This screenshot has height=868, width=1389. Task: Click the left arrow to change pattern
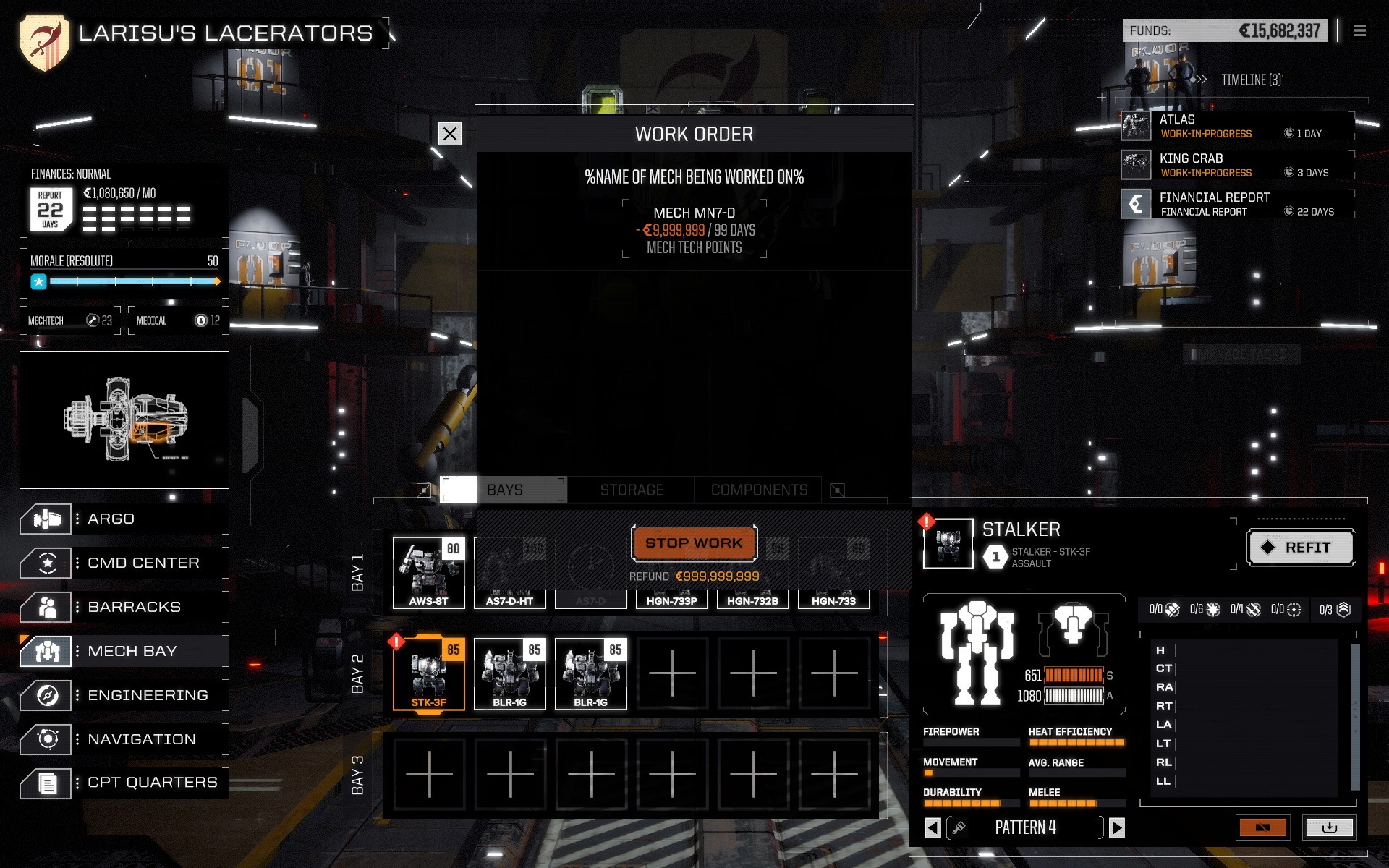click(933, 827)
